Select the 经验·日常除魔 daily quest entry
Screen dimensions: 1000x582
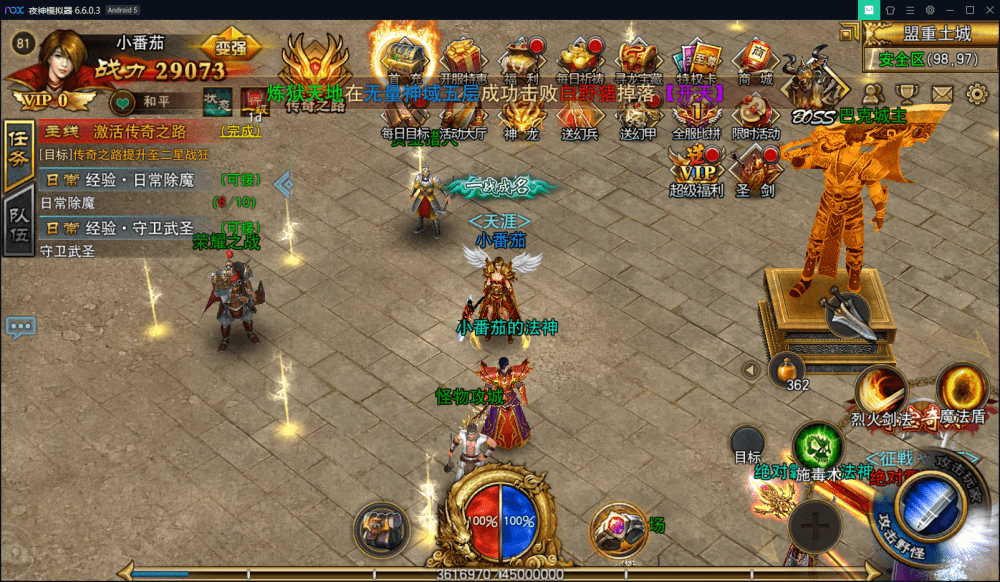point(150,180)
